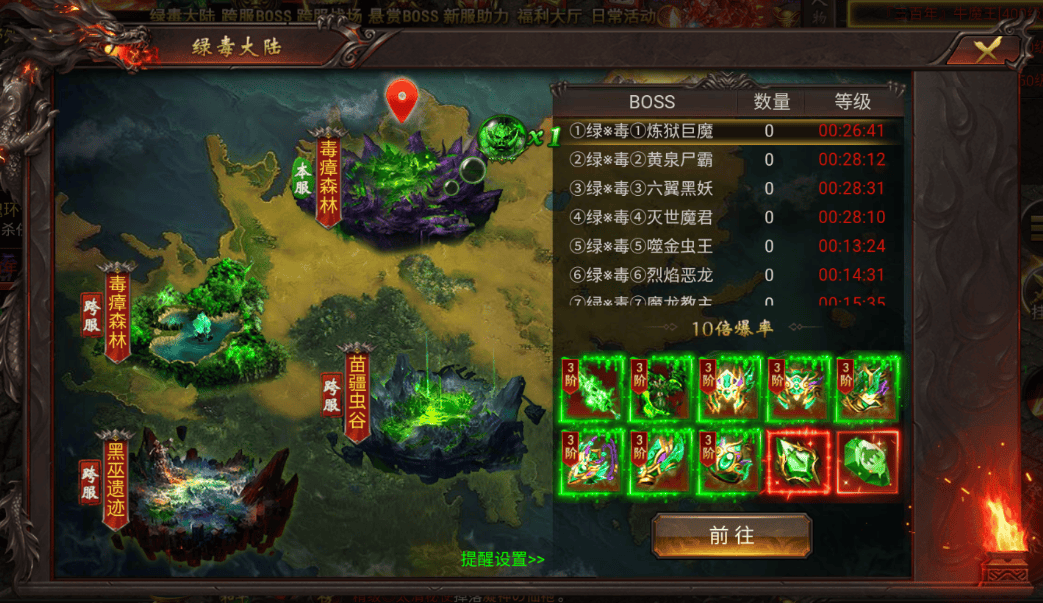
Task: Choose boss row ⑥烈焰恶龙
Action: [728, 275]
